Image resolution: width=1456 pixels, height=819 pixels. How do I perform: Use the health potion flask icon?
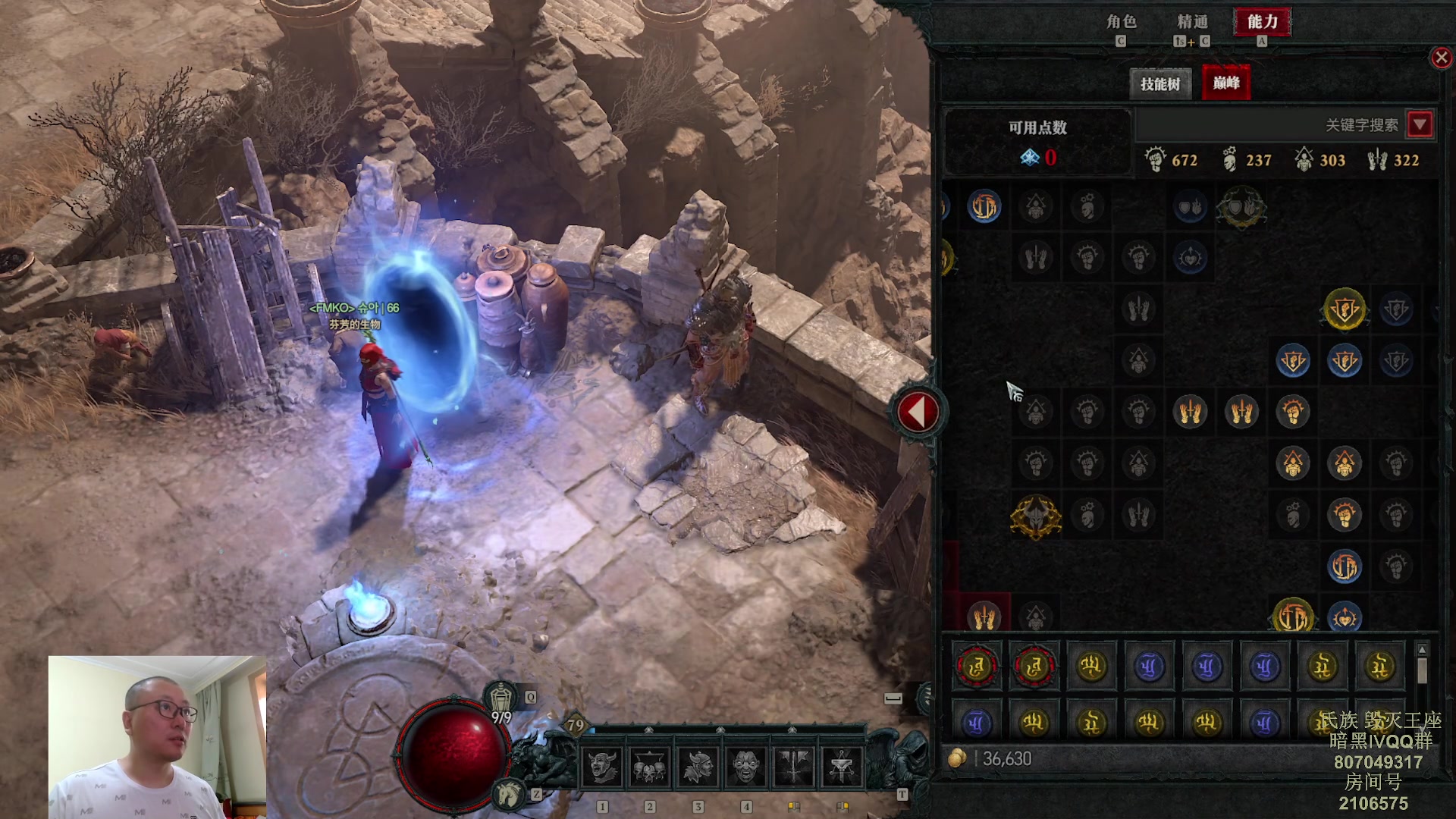click(x=501, y=696)
